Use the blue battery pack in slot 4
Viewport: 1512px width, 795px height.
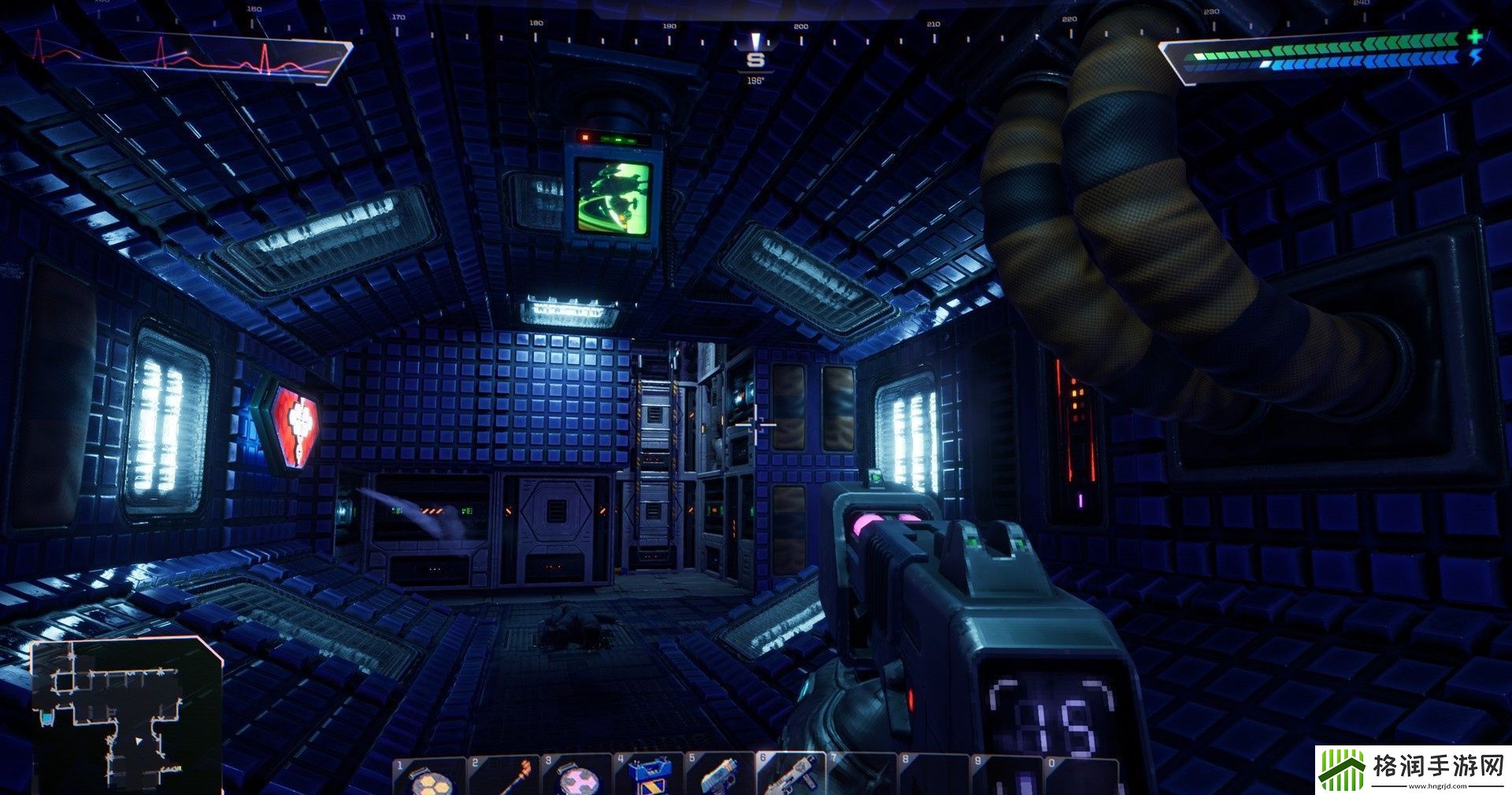coord(650,778)
